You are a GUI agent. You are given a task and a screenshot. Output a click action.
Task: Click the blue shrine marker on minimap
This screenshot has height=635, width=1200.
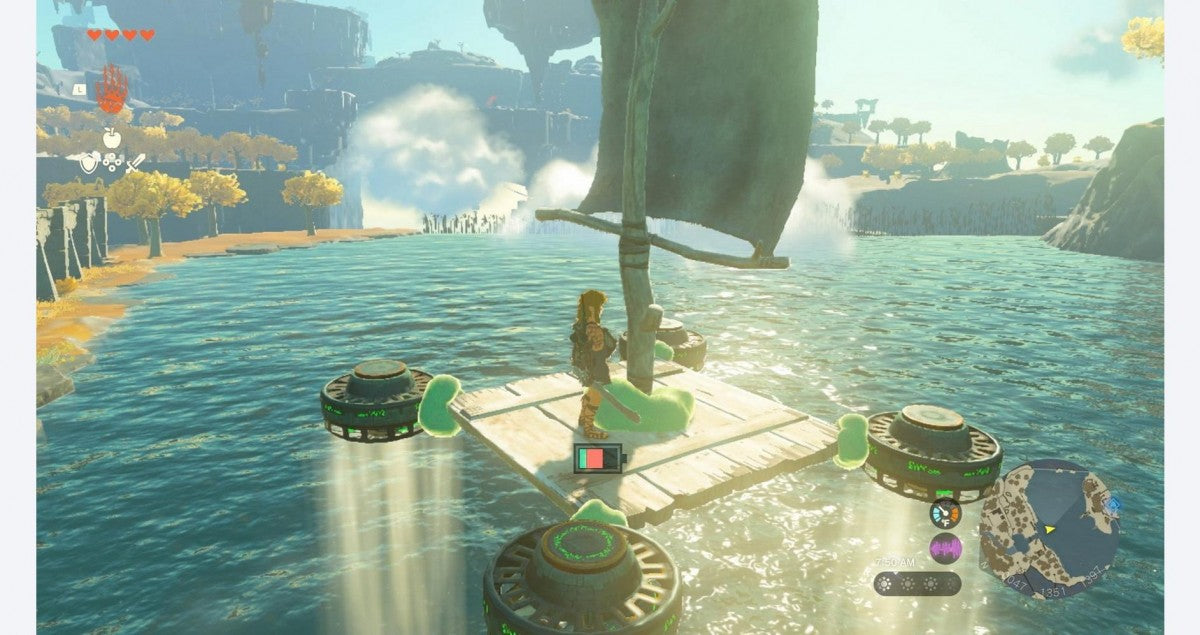tap(1115, 506)
